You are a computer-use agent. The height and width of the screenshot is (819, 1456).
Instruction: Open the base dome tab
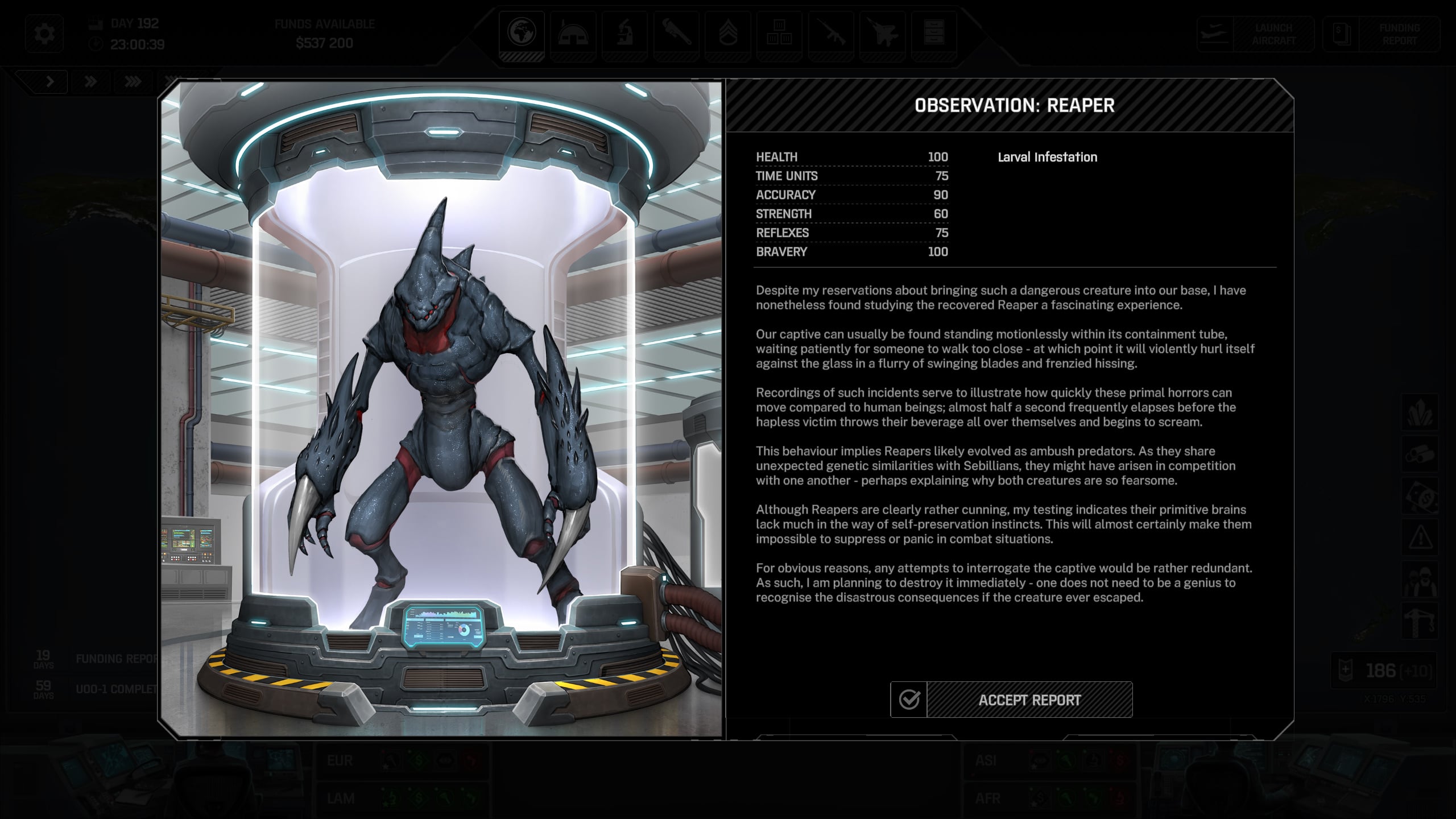tap(573, 33)
